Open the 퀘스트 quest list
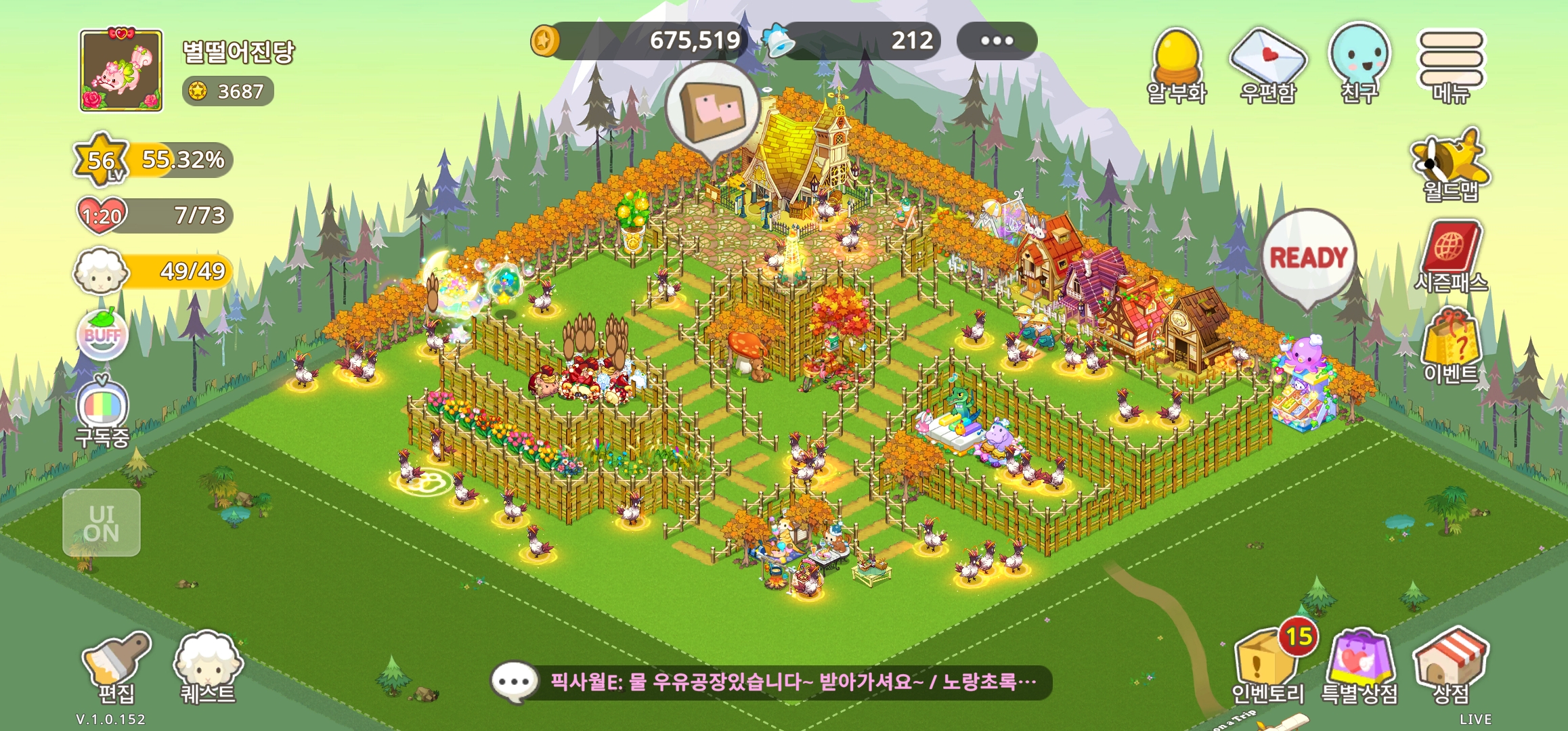This screenshot has height=731, width=1568. tap(207, 667)
